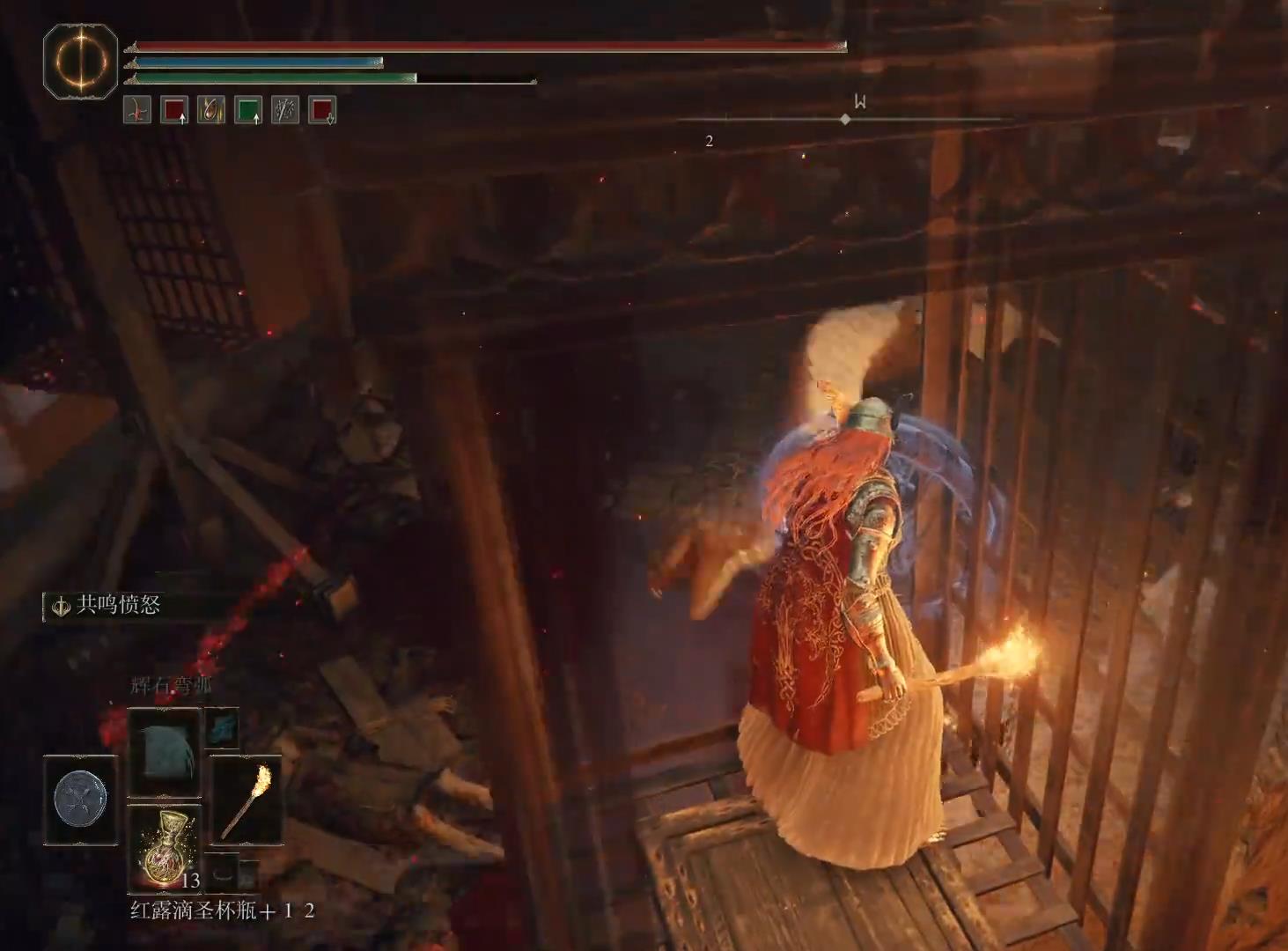Click the golden teardrop buff icon

[x=211, y=110]
